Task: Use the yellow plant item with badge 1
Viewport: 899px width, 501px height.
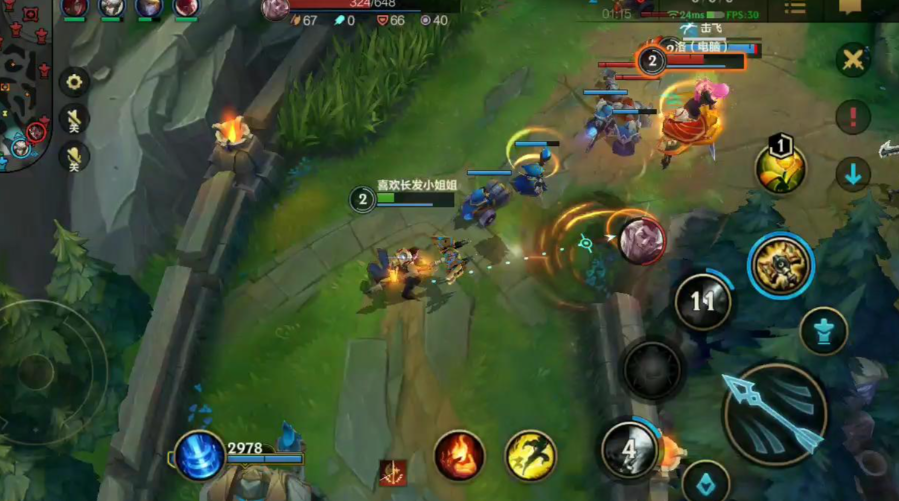Action: (781, 168)
